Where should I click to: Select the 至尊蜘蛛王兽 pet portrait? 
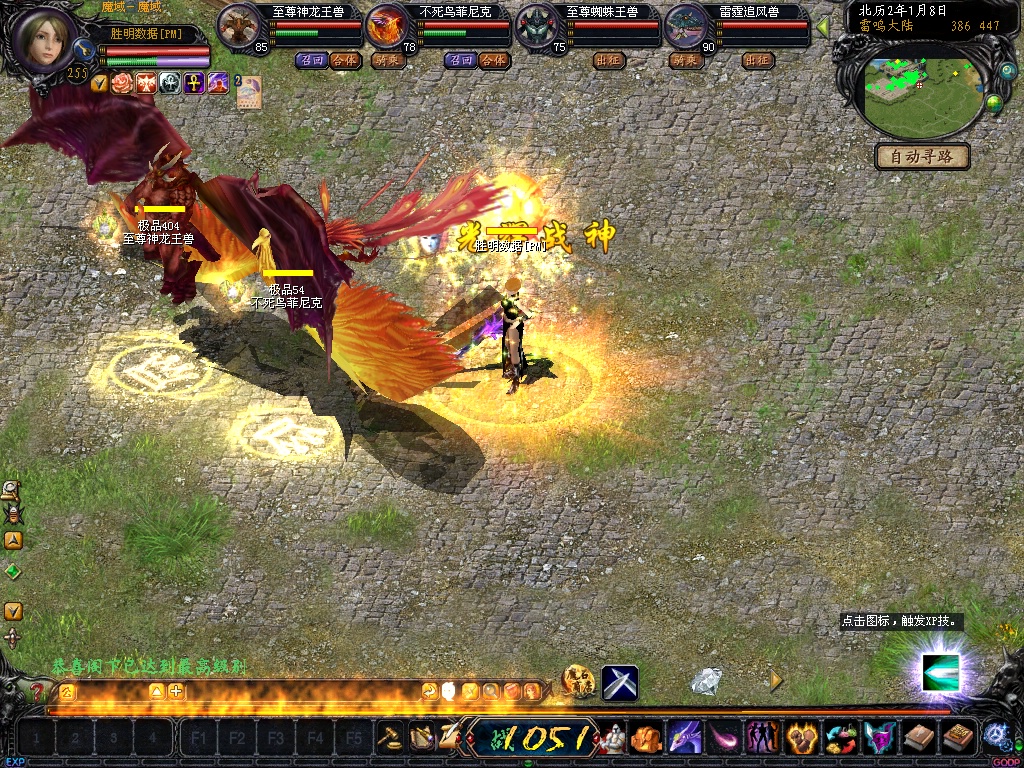(x=537, y=26)
